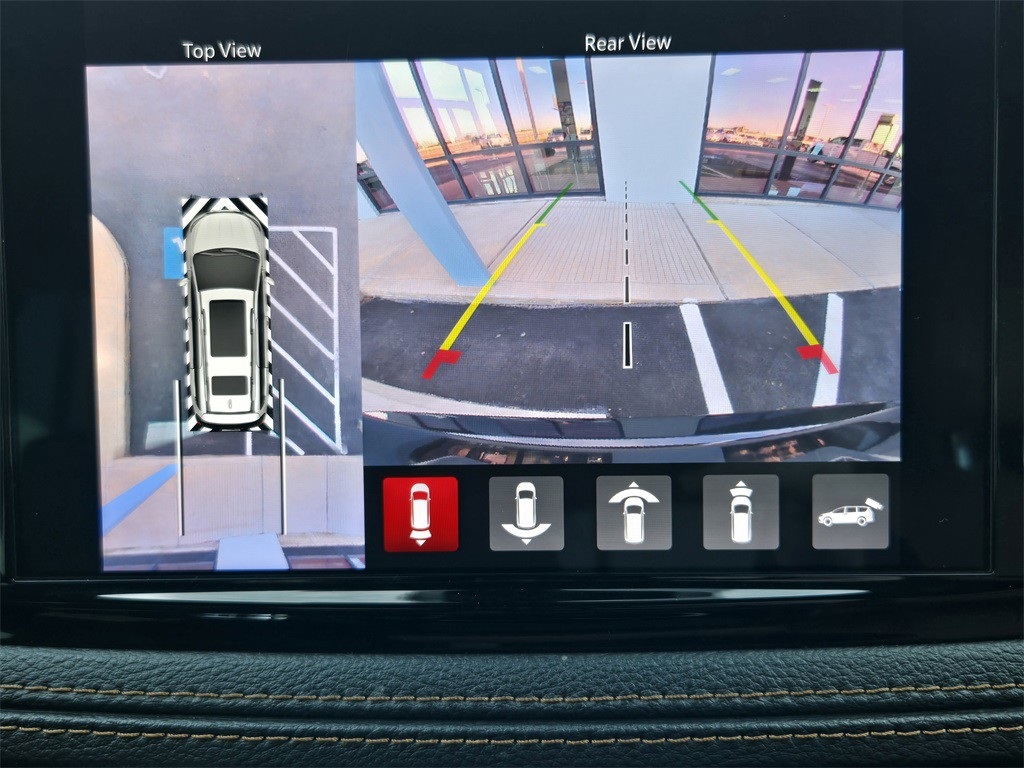
Task: Switch to the rear wide-angle cross path view
Action: coord(526,513)
